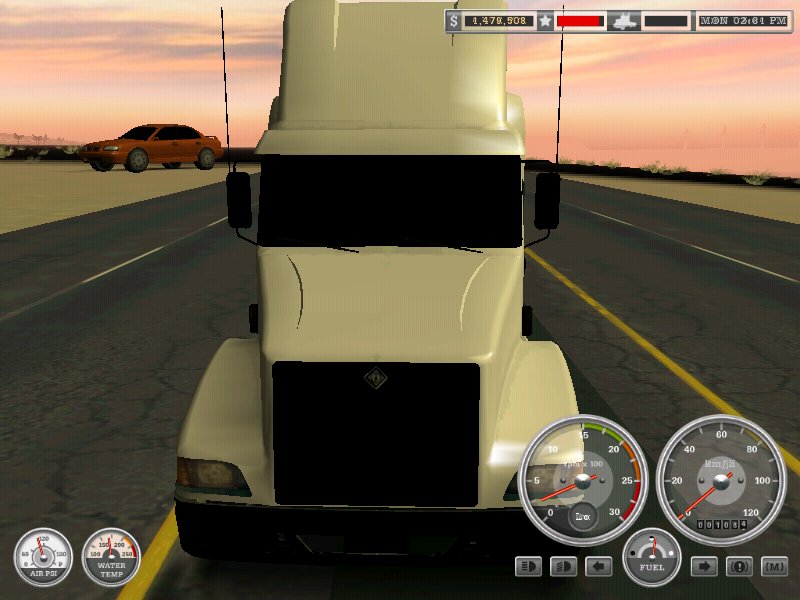Toggle the high beam headlights button

pos(529,567)
